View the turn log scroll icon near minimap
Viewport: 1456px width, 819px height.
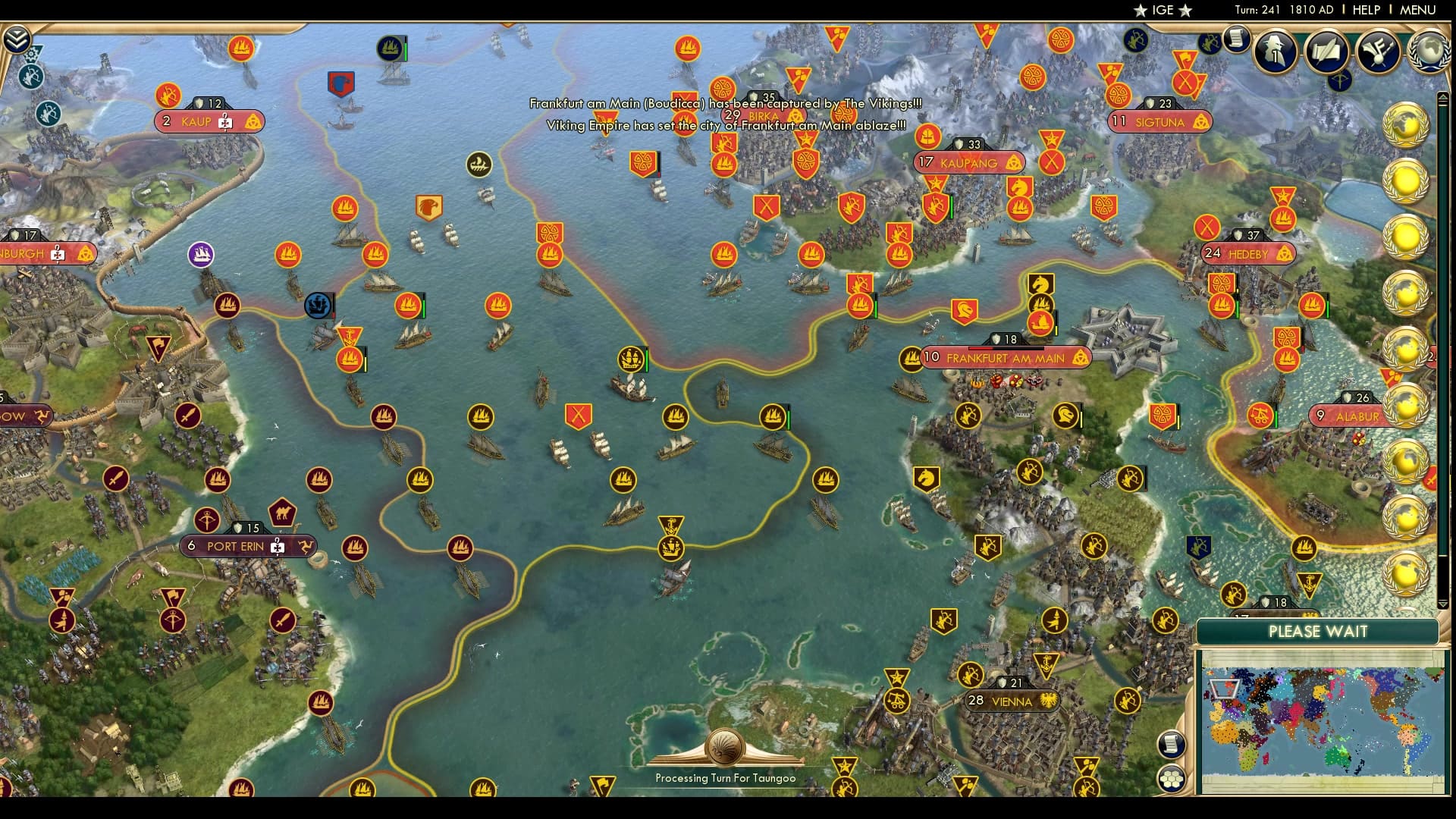tap(1171, 745)
